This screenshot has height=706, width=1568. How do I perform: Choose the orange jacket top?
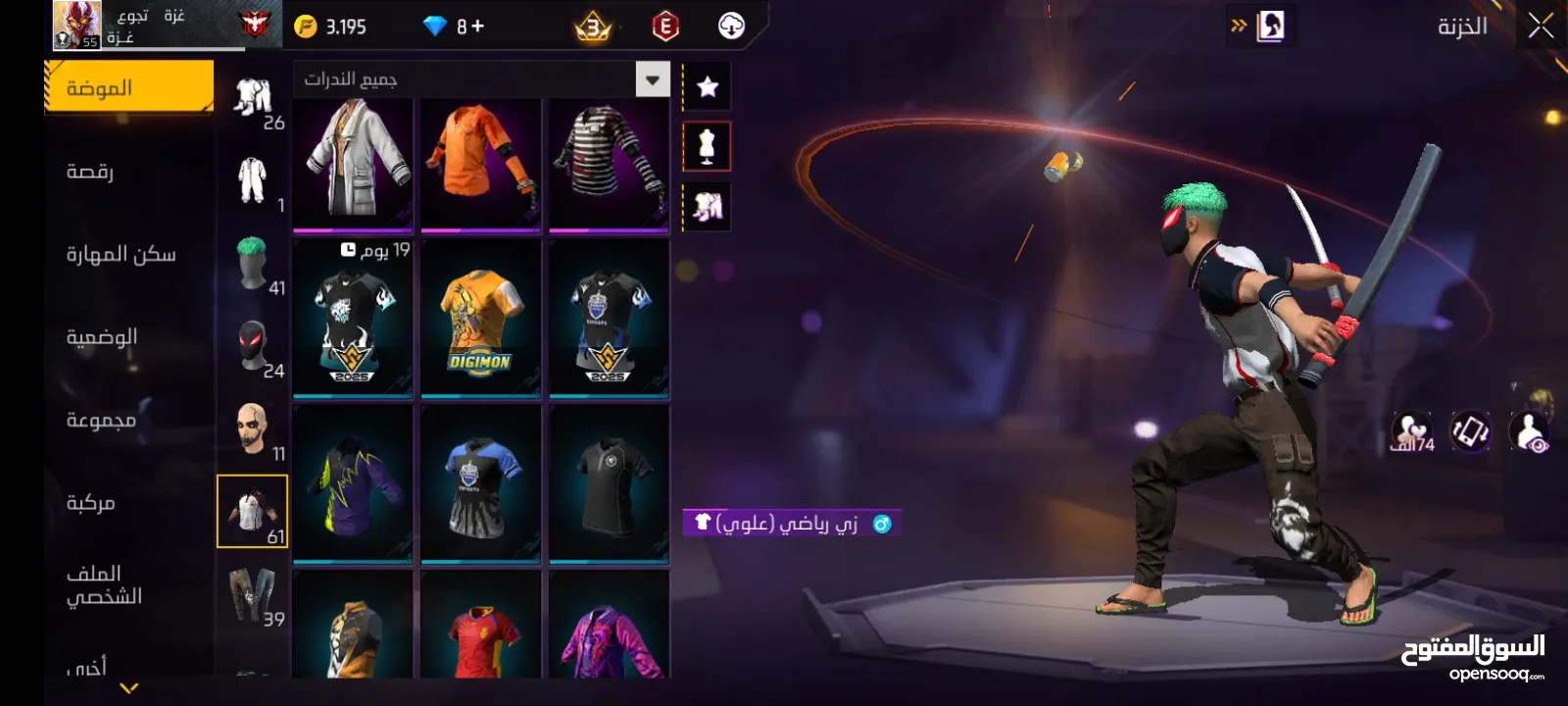tap(480, 162)
